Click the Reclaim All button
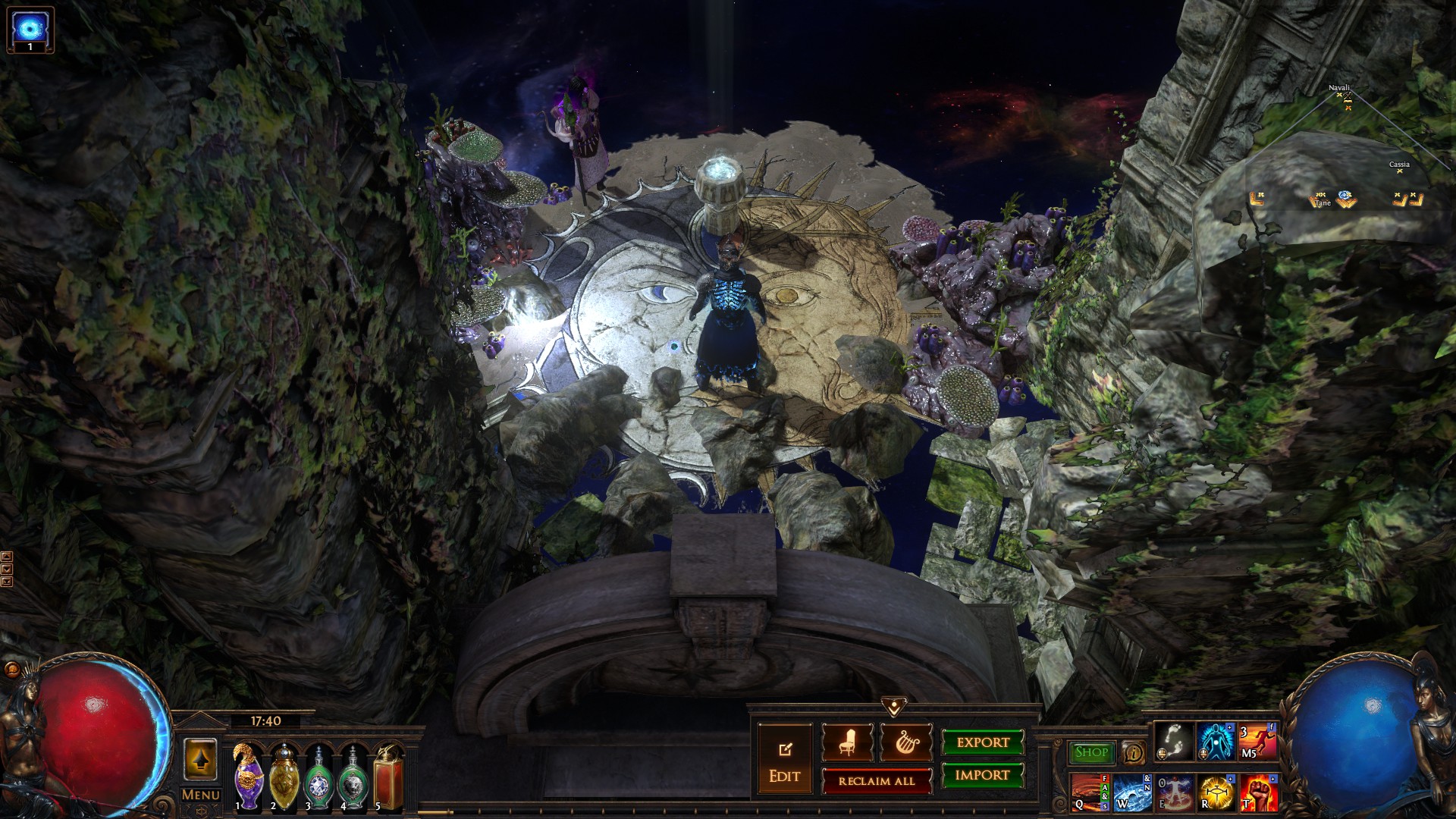Screen dimensions: 1456x819 click(877, 781)
